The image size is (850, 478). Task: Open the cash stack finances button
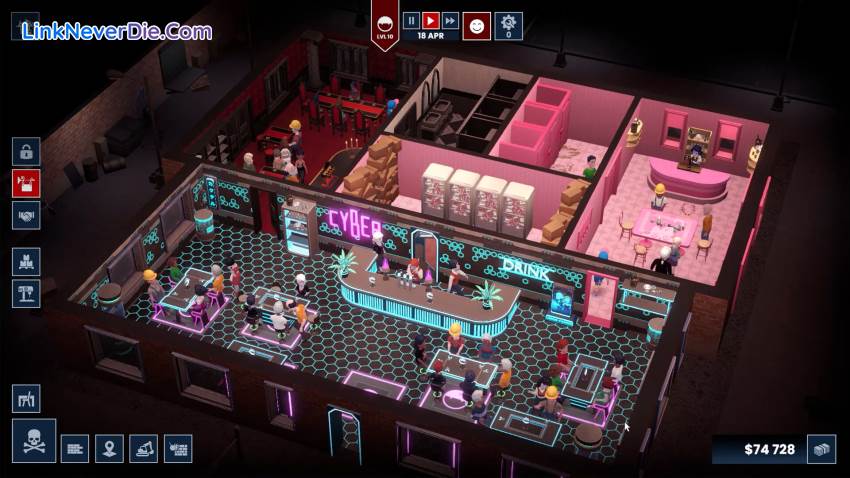pyautogui.click(x=822, y=449)
